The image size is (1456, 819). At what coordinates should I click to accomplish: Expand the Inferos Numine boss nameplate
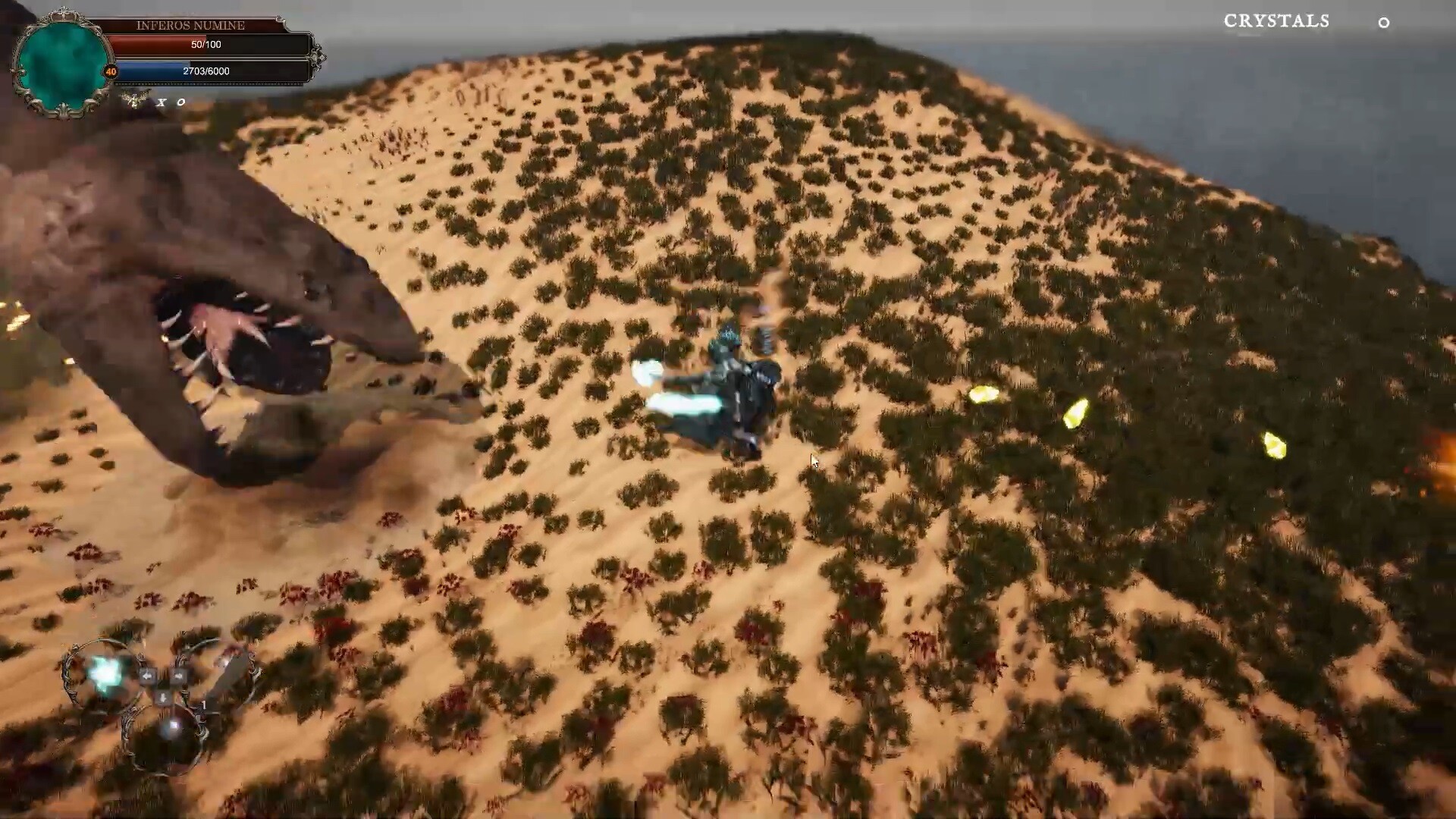[x=190, y=25]
